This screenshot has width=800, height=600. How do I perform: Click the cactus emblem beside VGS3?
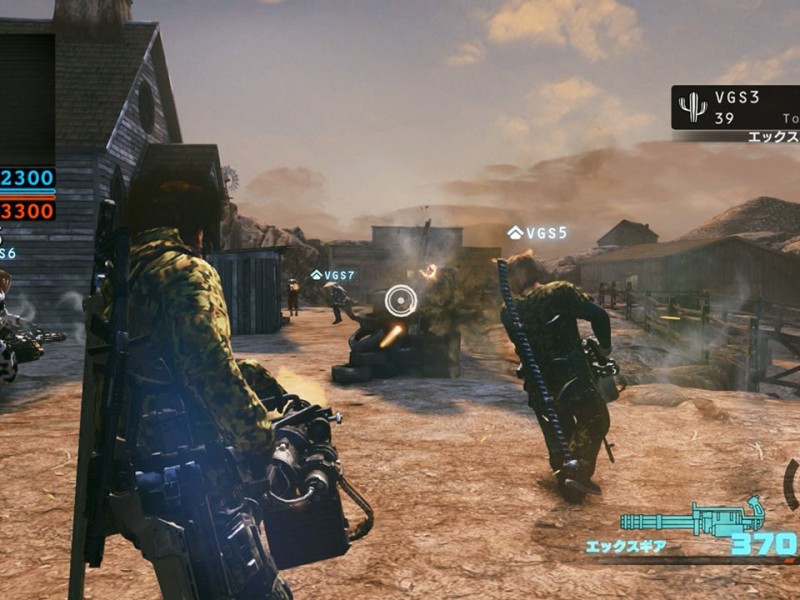(x=692, y=107)
